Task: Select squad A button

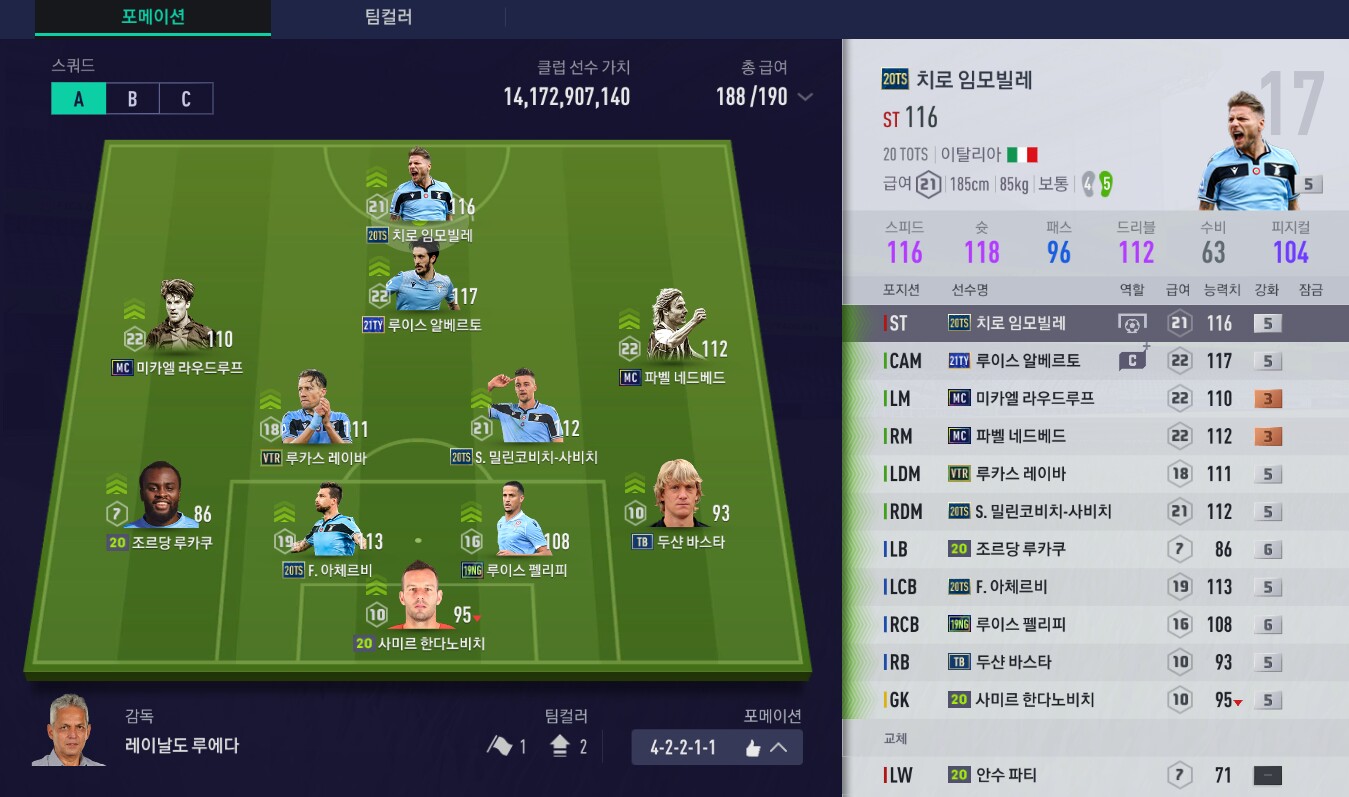Action: coord(78,99)
